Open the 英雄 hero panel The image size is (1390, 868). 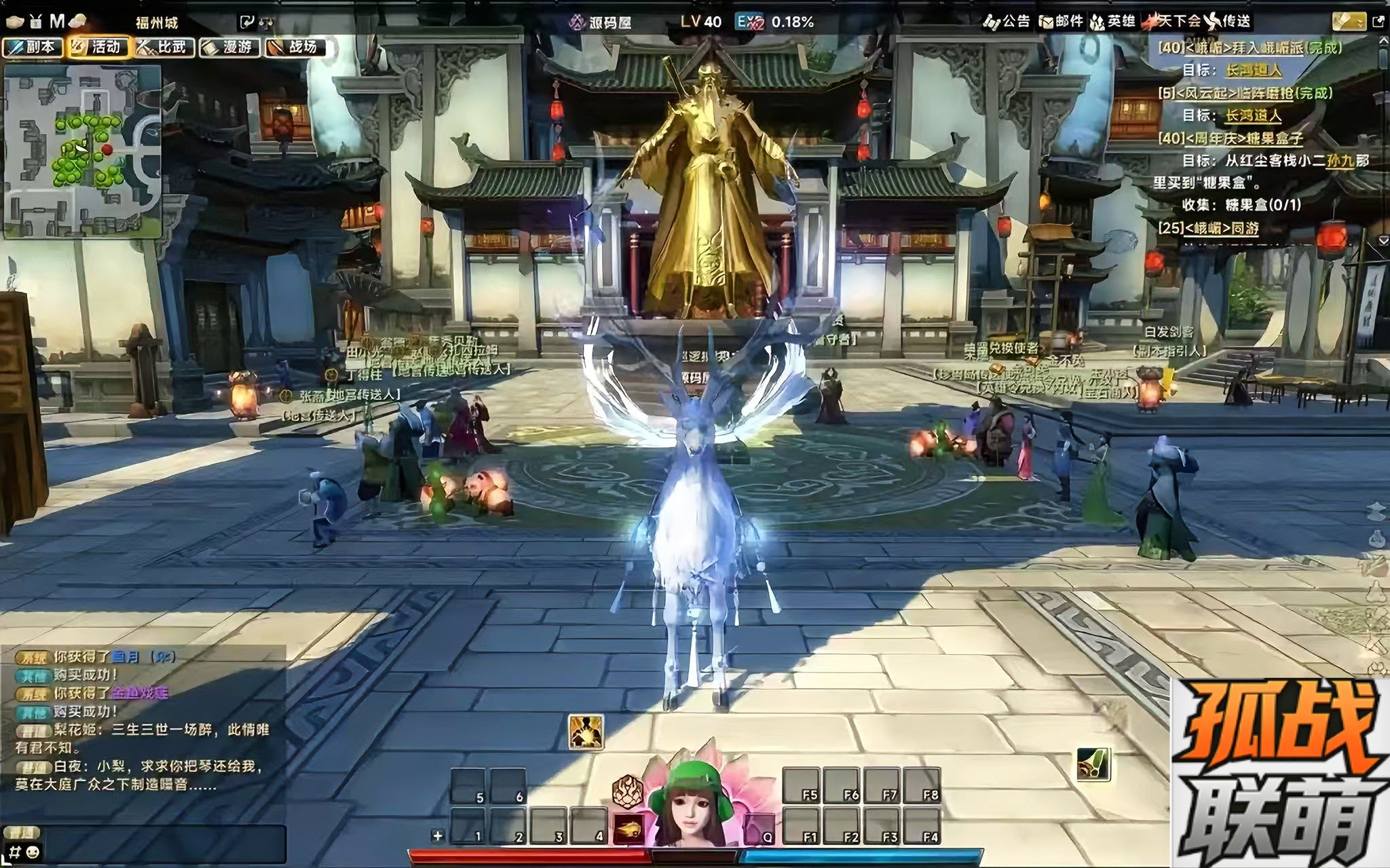click(x=1113, y=22)
